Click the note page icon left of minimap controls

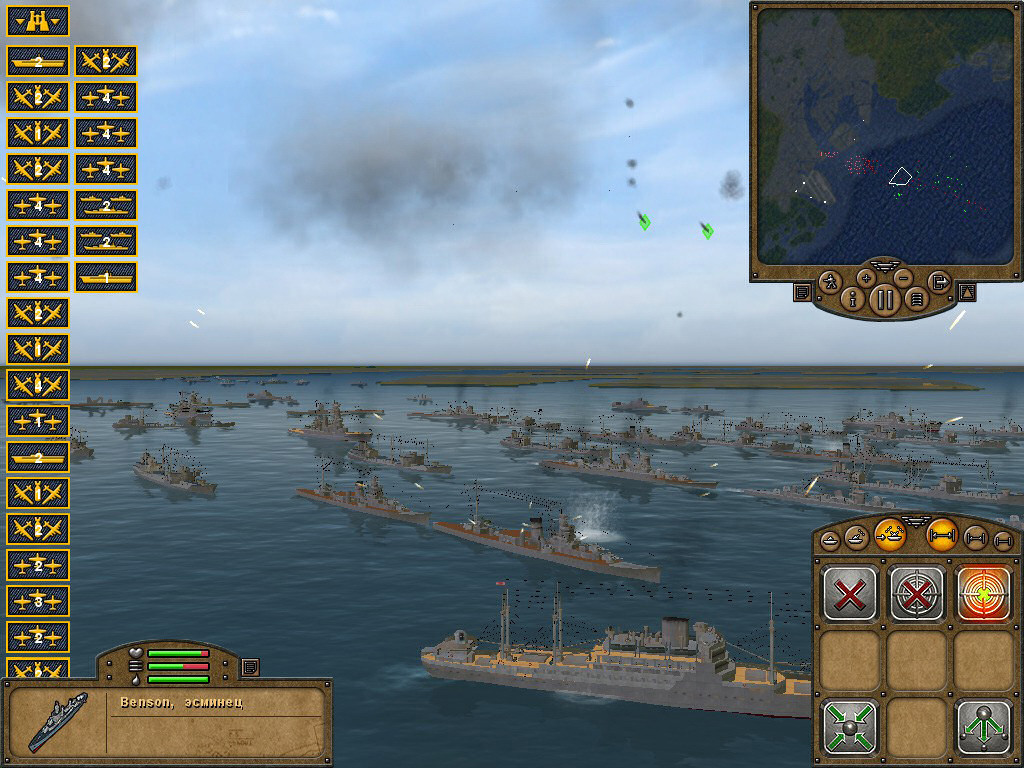(802, 292)
